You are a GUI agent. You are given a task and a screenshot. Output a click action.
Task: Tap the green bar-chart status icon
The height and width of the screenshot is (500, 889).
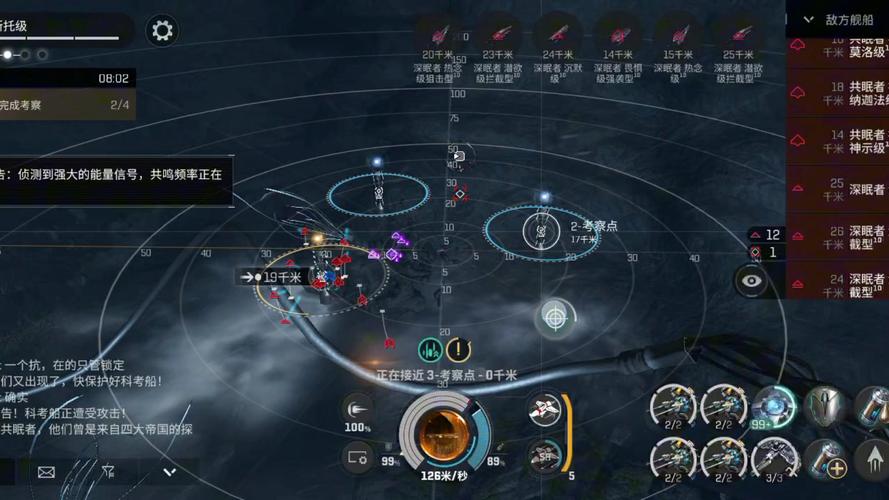pos(430,350)
